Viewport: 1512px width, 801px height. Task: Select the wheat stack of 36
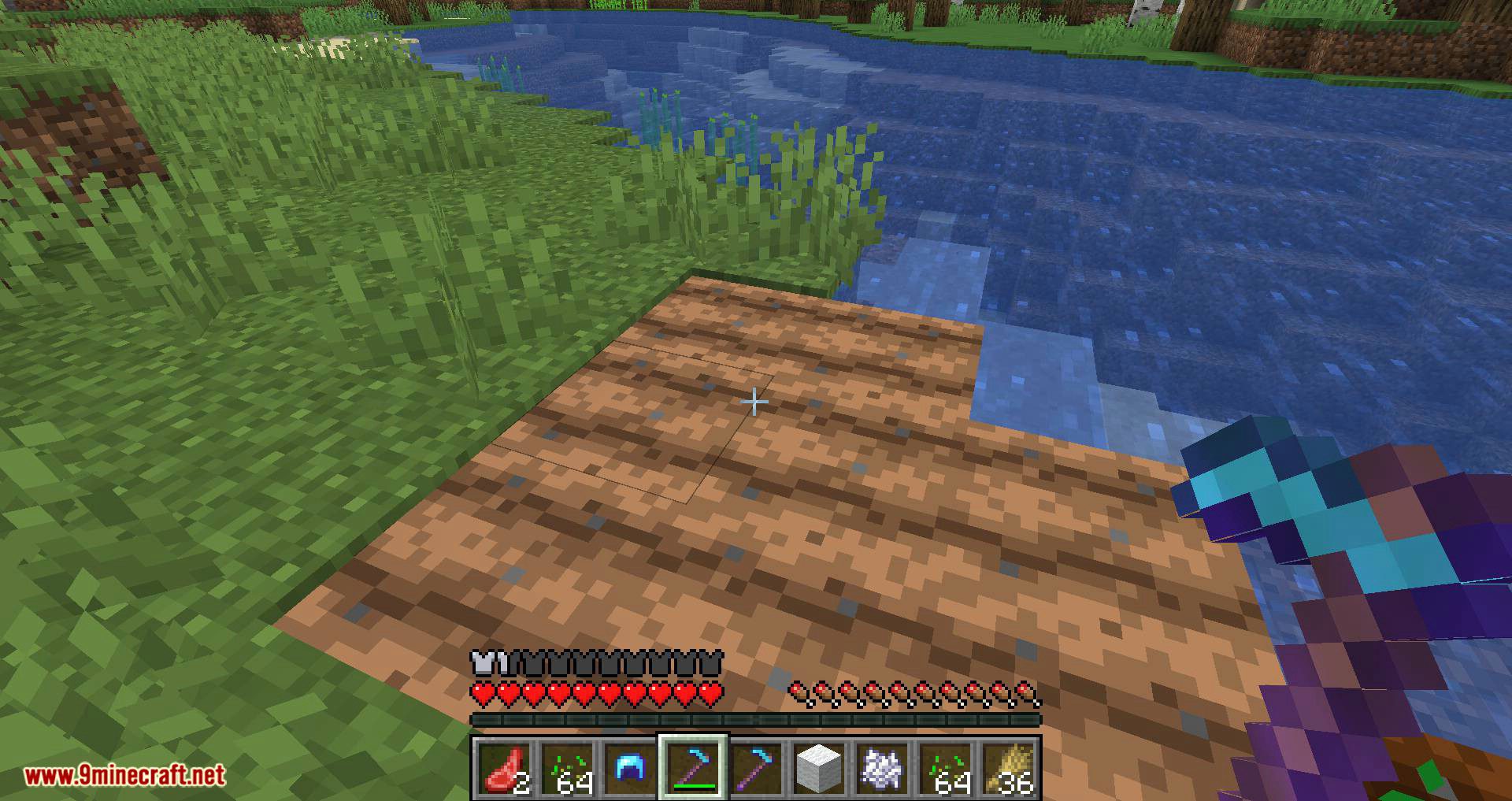pos(1009,767)
